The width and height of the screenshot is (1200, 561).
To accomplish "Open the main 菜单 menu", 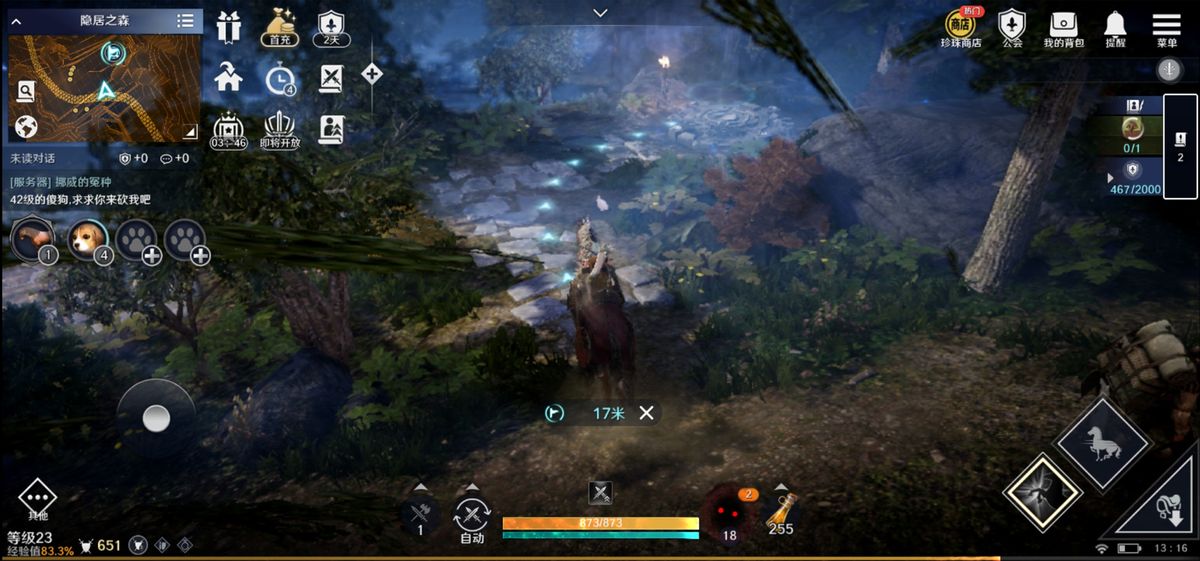I will 1166,28.
